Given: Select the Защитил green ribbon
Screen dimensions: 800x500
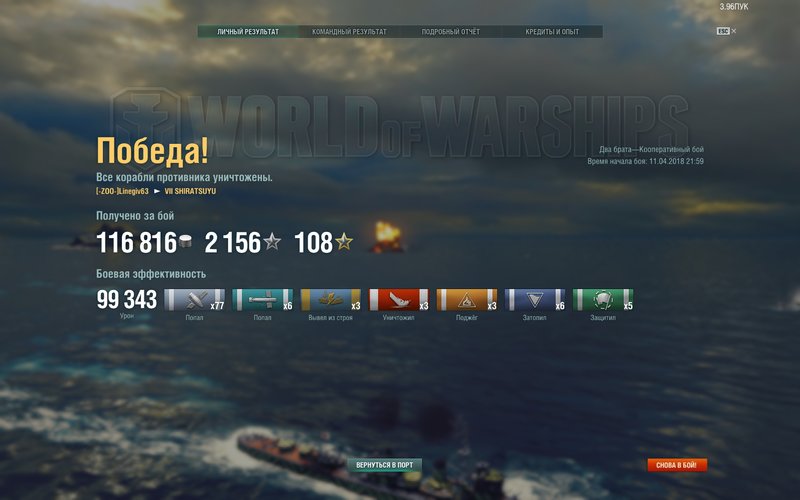Looking at the screenshot, I should pos(603,300).
